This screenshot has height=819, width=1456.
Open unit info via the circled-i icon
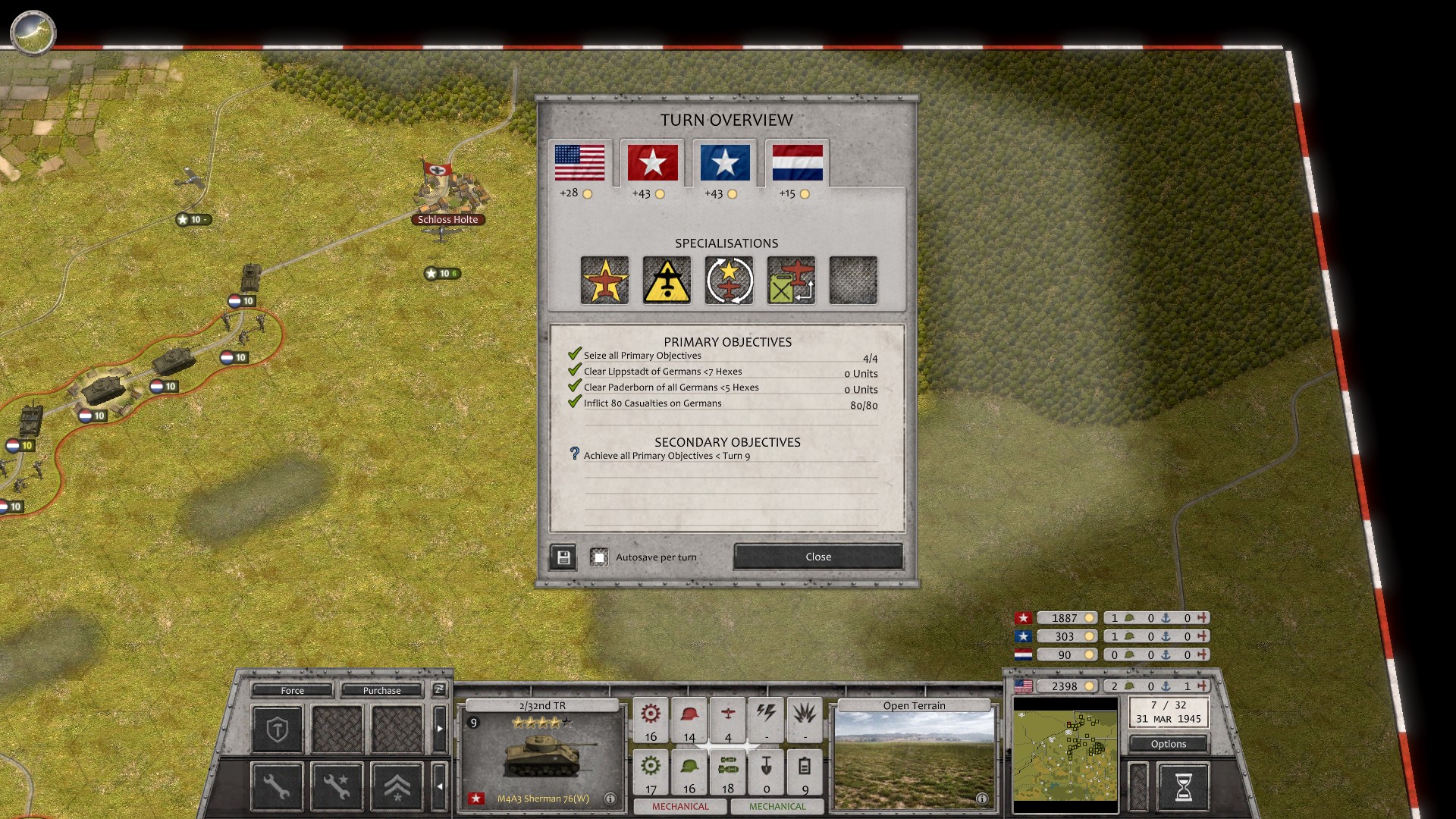(611, 799)
